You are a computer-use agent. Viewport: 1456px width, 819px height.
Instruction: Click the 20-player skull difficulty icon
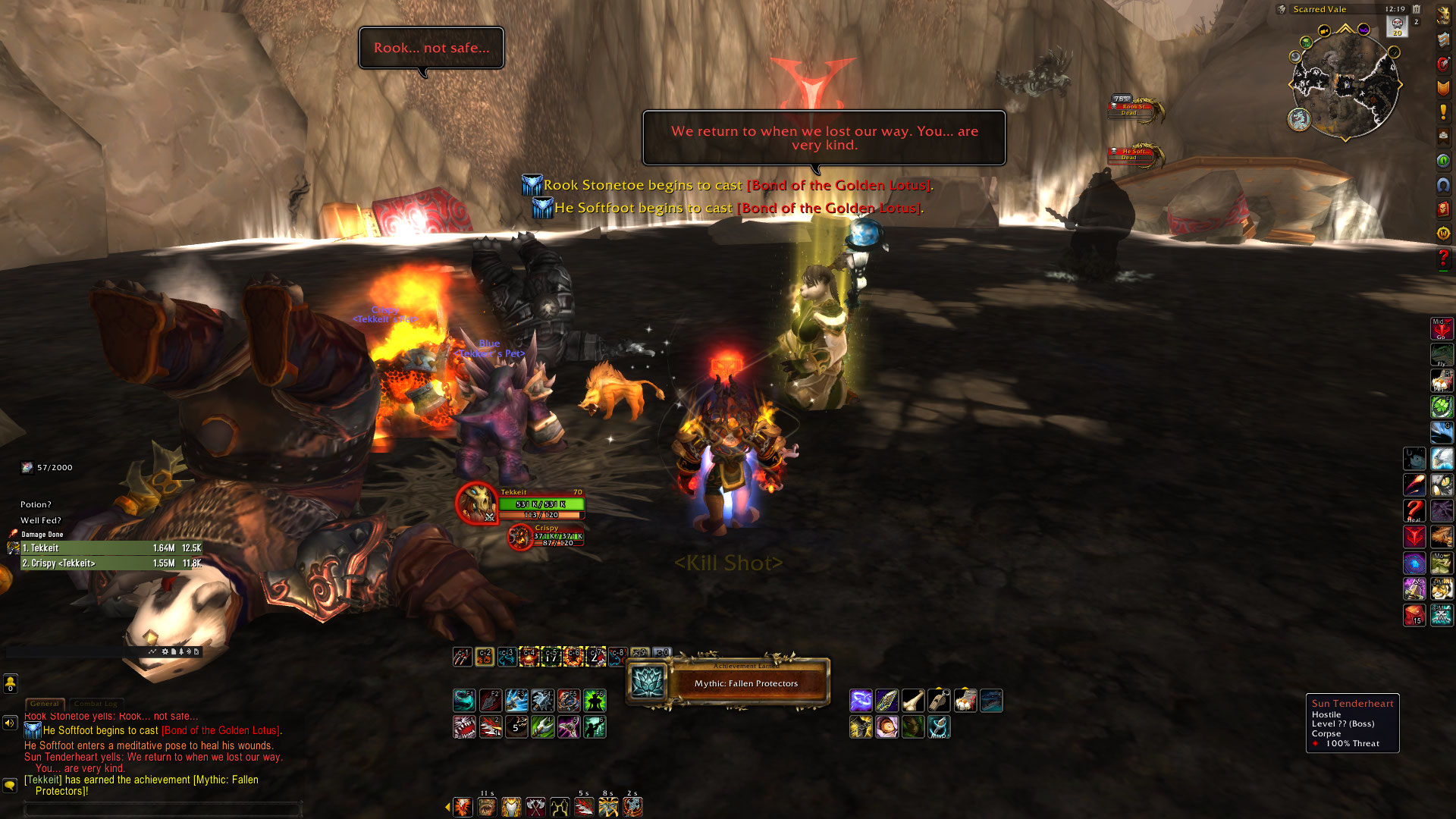point(1397,27)
